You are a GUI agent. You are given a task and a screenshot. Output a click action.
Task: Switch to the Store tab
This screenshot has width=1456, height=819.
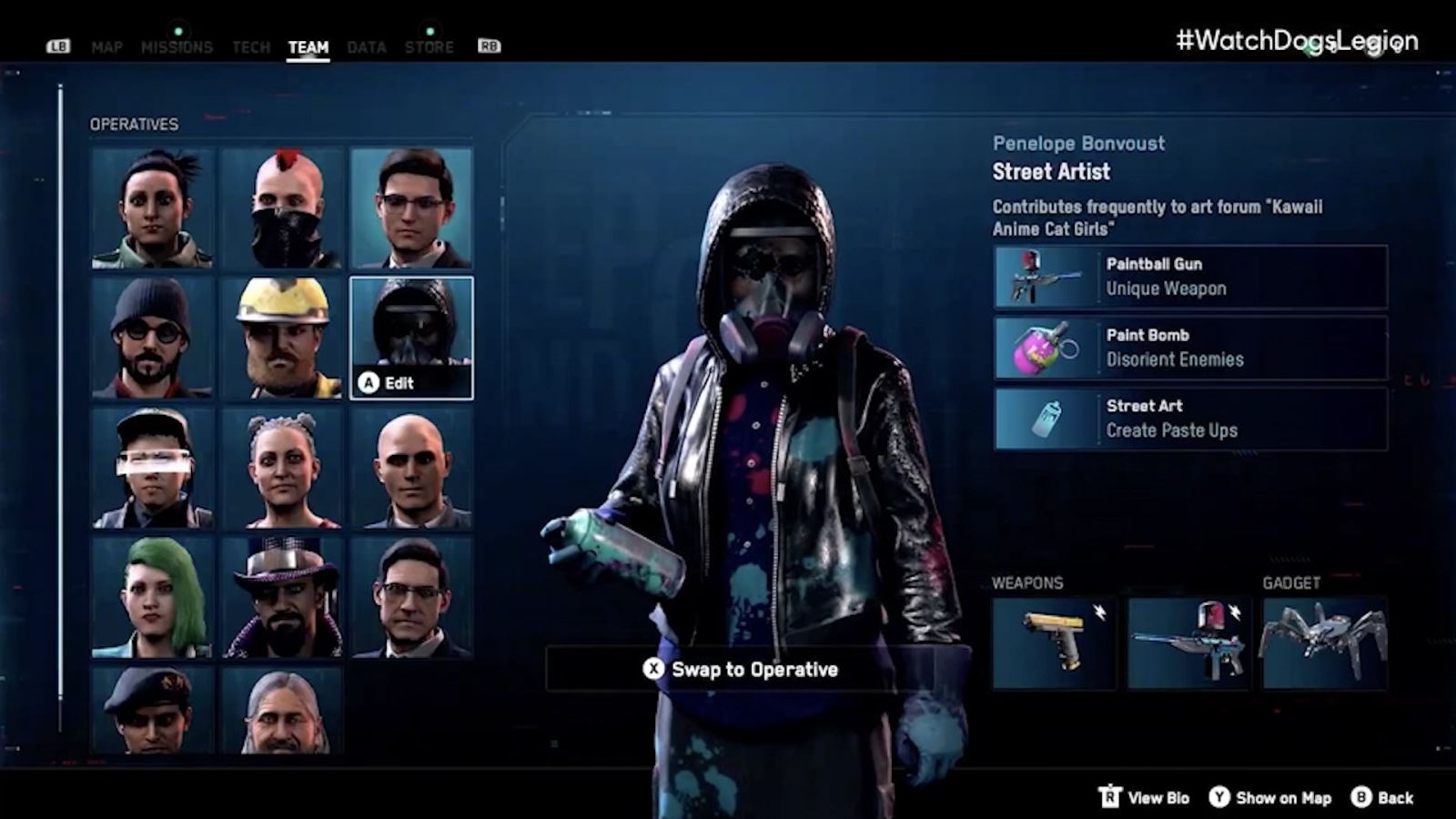430,47
